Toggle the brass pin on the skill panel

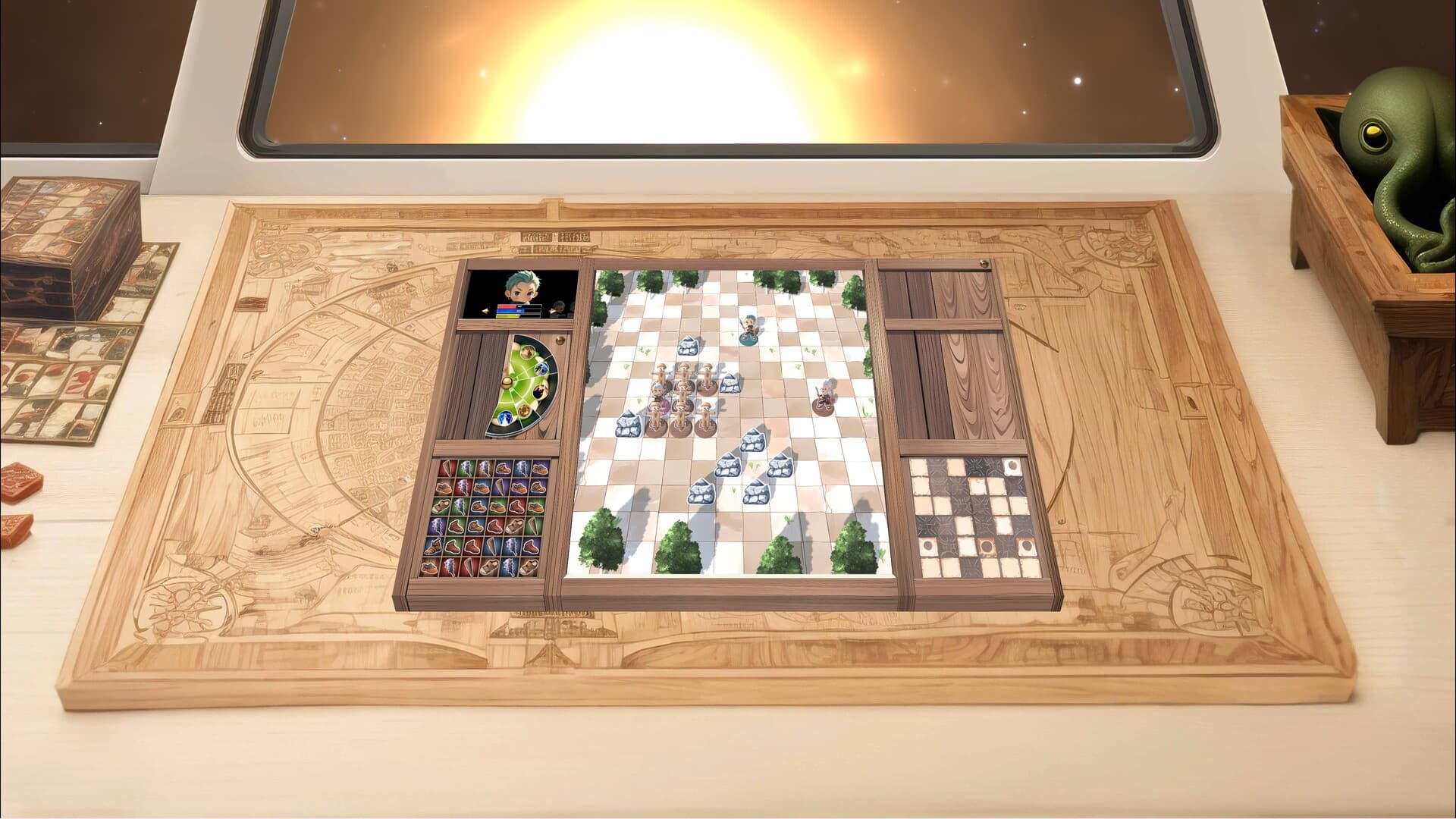pos(559,340)
